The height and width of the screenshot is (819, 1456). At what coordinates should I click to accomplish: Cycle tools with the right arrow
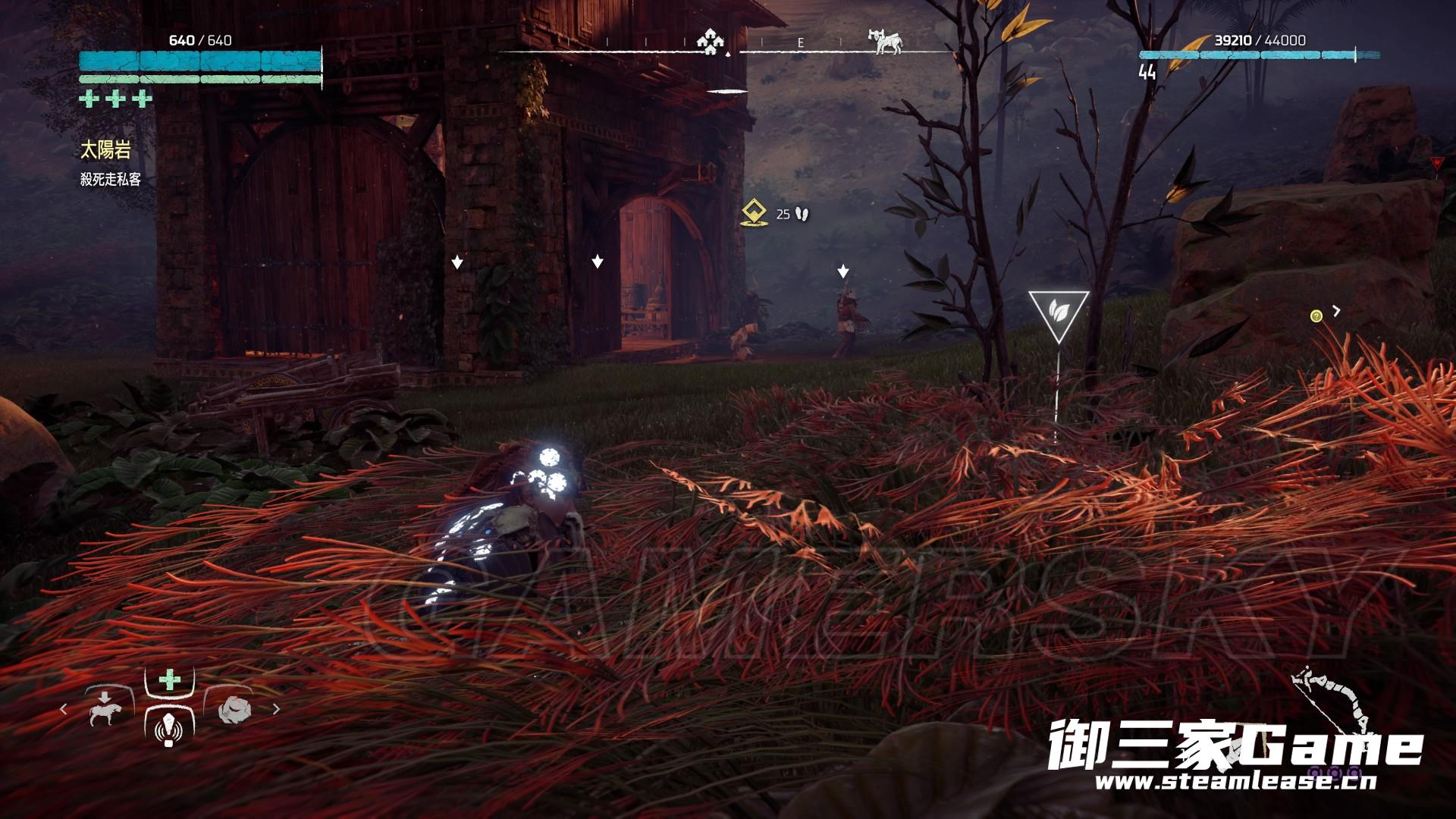(276, 709)
